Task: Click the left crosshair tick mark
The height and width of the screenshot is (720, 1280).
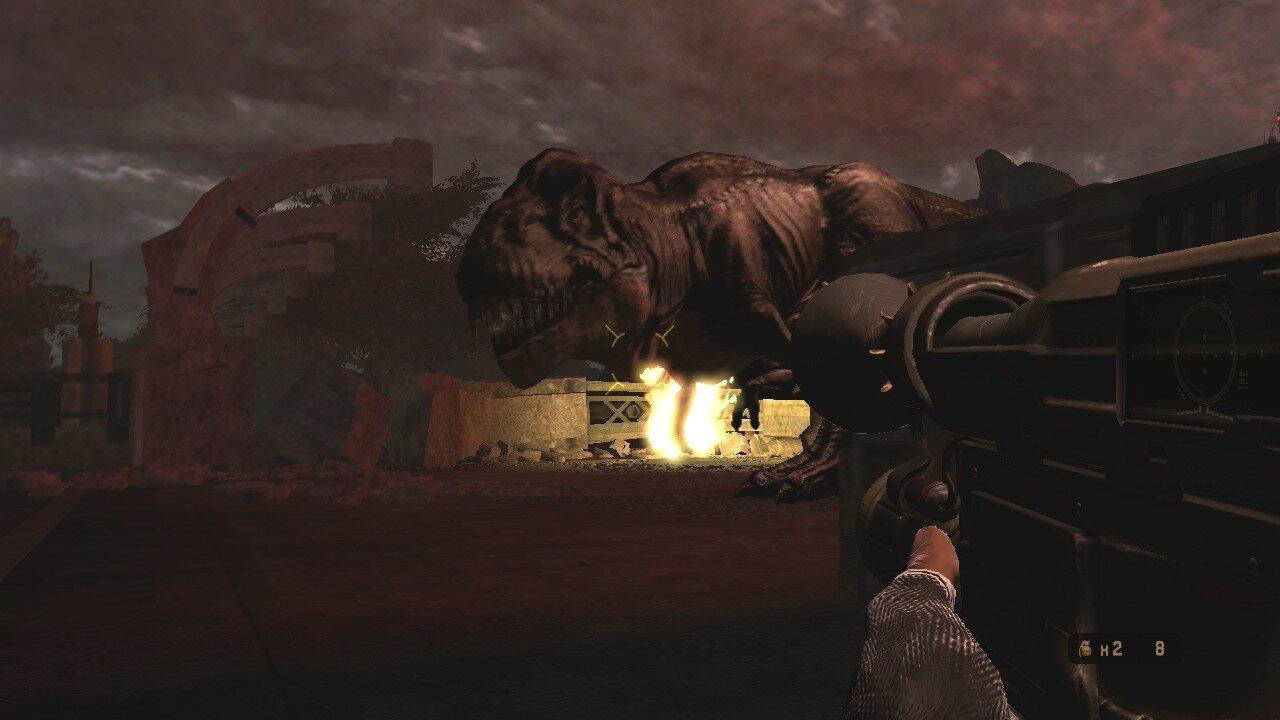Action: click(614, 335)
